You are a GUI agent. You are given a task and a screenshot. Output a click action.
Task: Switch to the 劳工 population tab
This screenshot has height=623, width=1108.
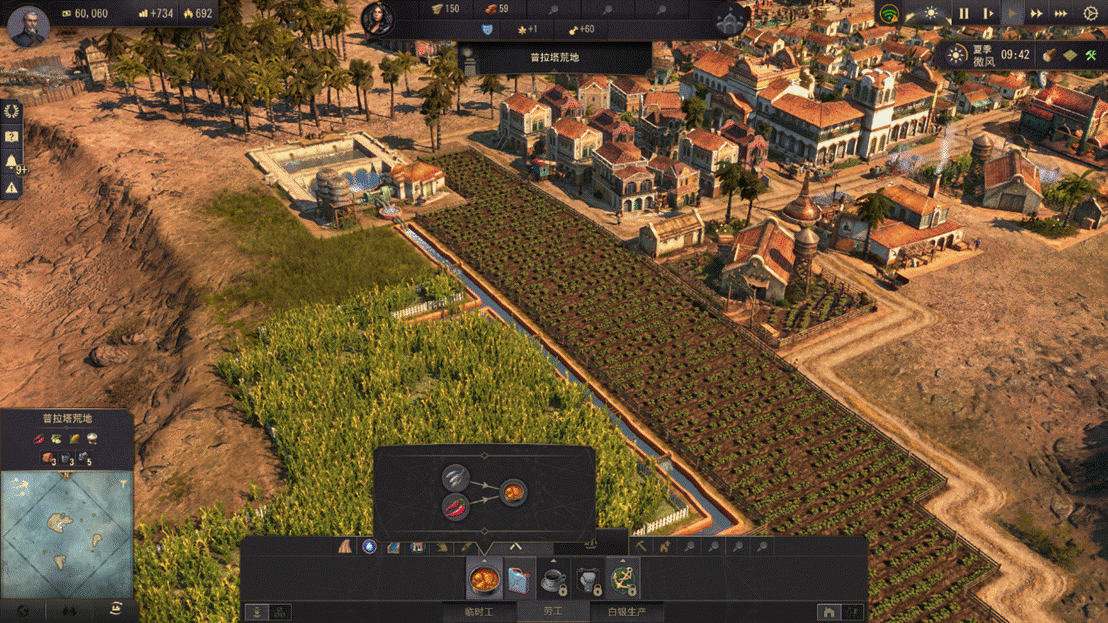[x=553, y=612]
